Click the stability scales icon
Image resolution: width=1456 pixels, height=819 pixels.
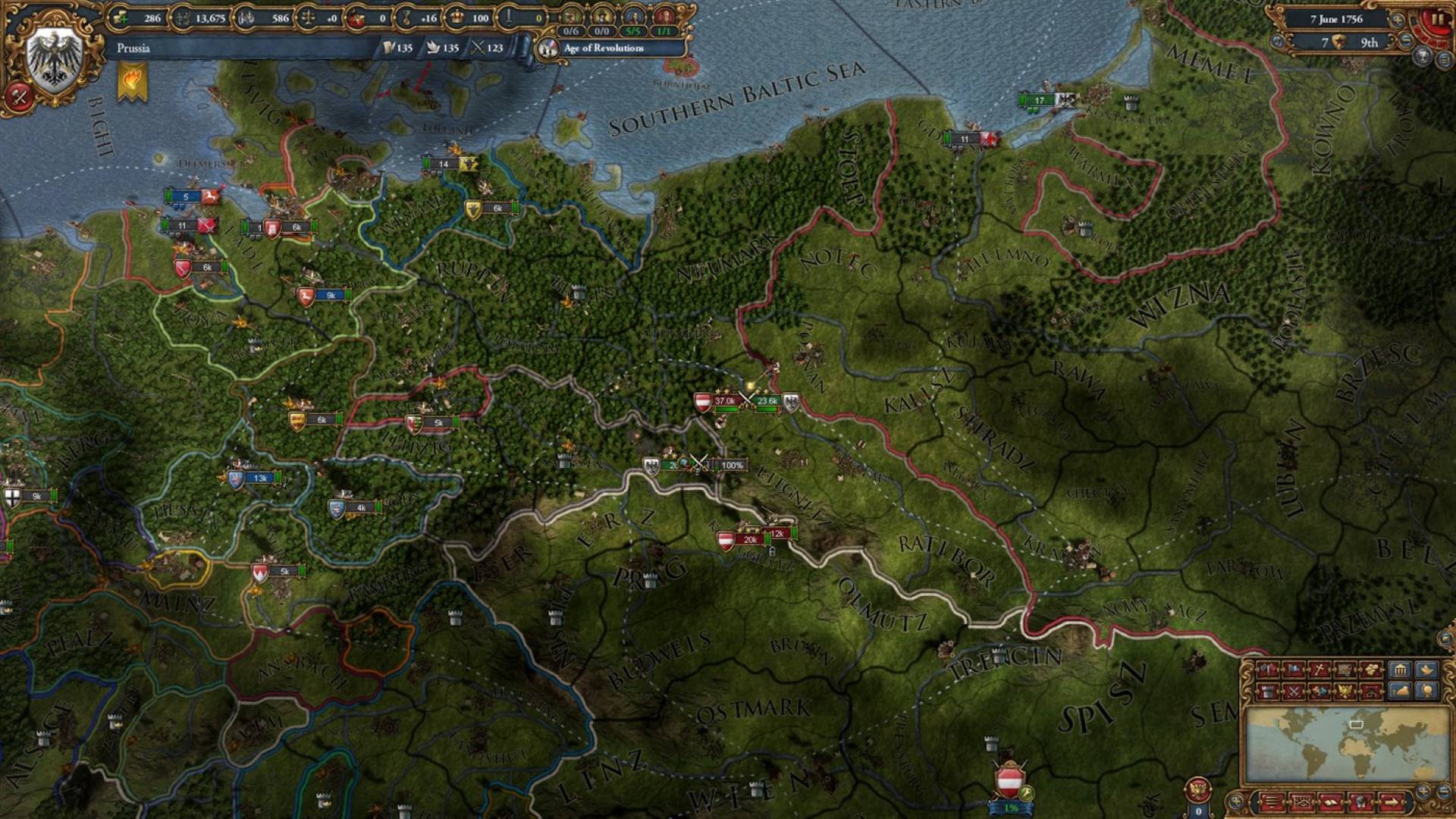tap(308, 17)
